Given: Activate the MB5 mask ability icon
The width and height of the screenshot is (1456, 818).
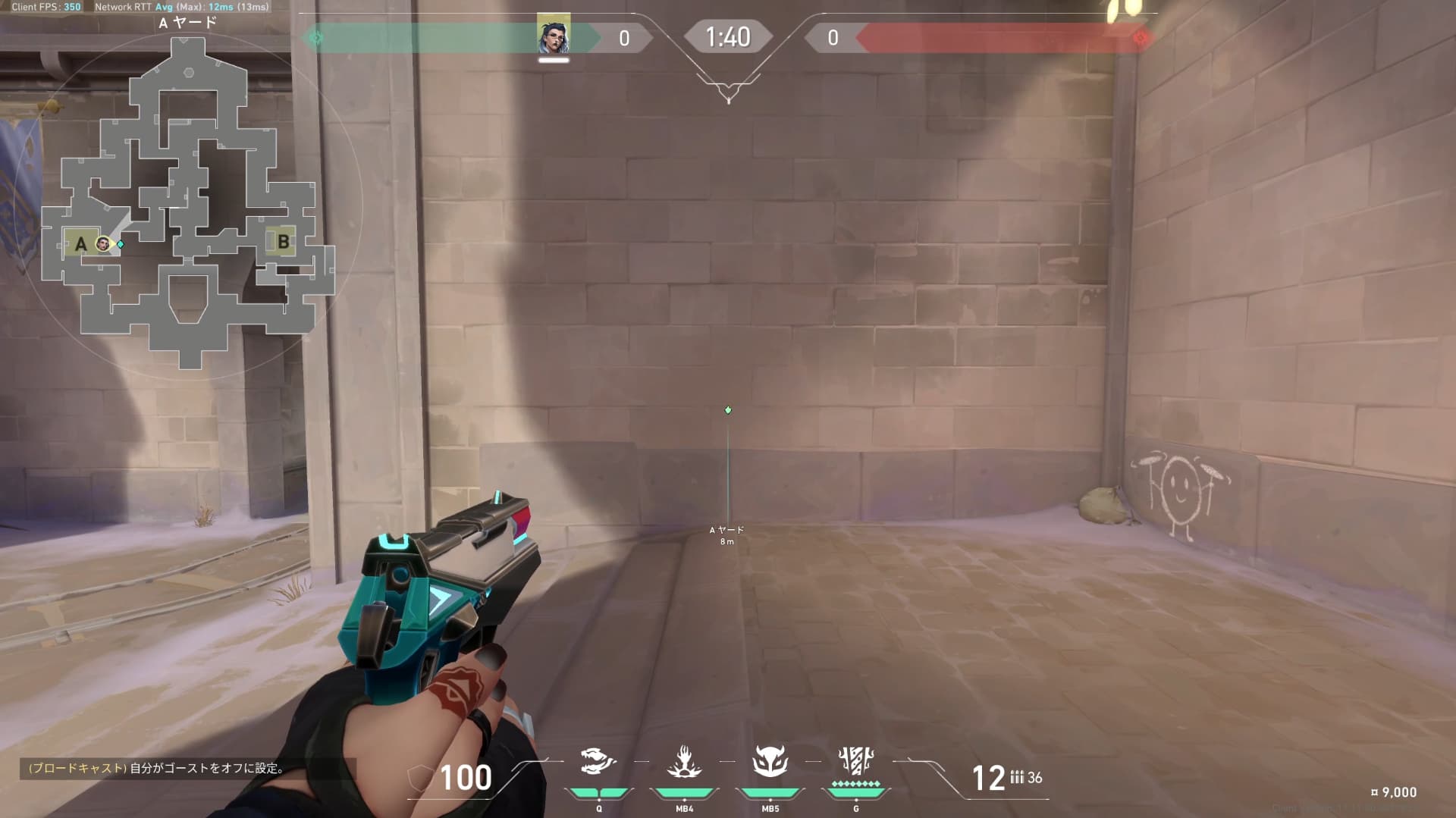Looking at the screenshot, I should tap(770, 761).
